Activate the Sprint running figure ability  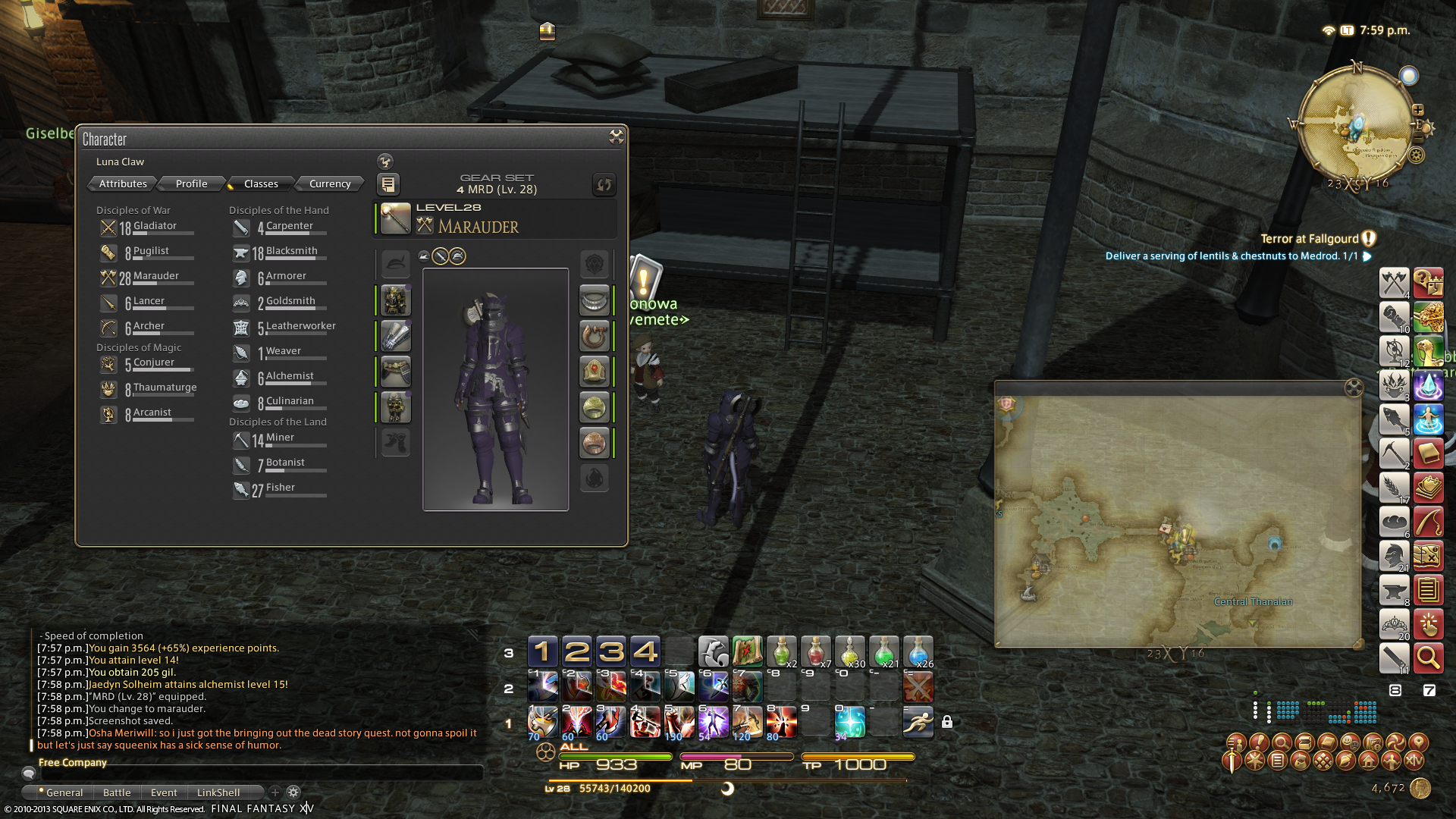click(918, 722)
